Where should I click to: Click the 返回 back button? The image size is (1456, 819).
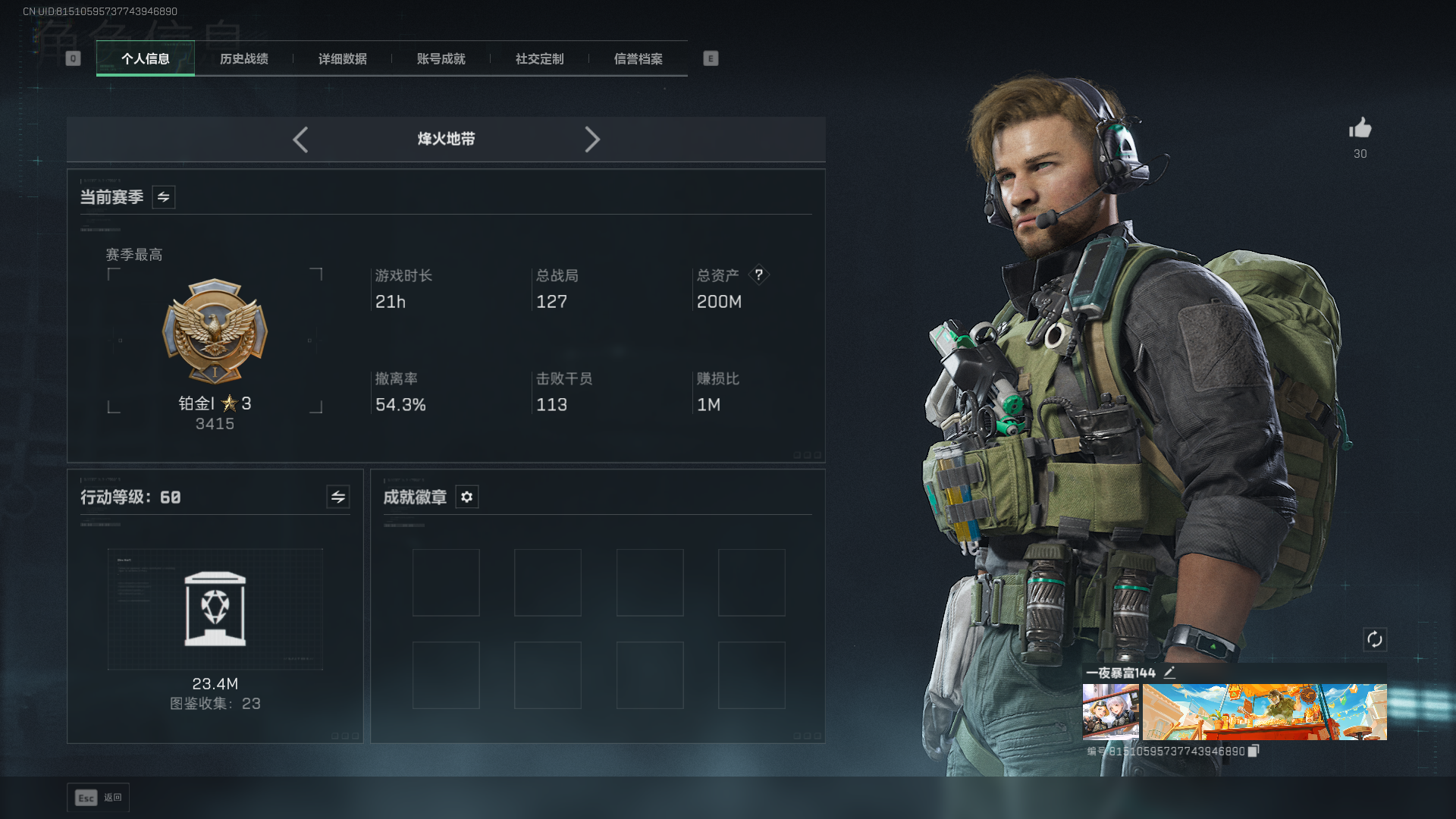(x=99, y=798)
